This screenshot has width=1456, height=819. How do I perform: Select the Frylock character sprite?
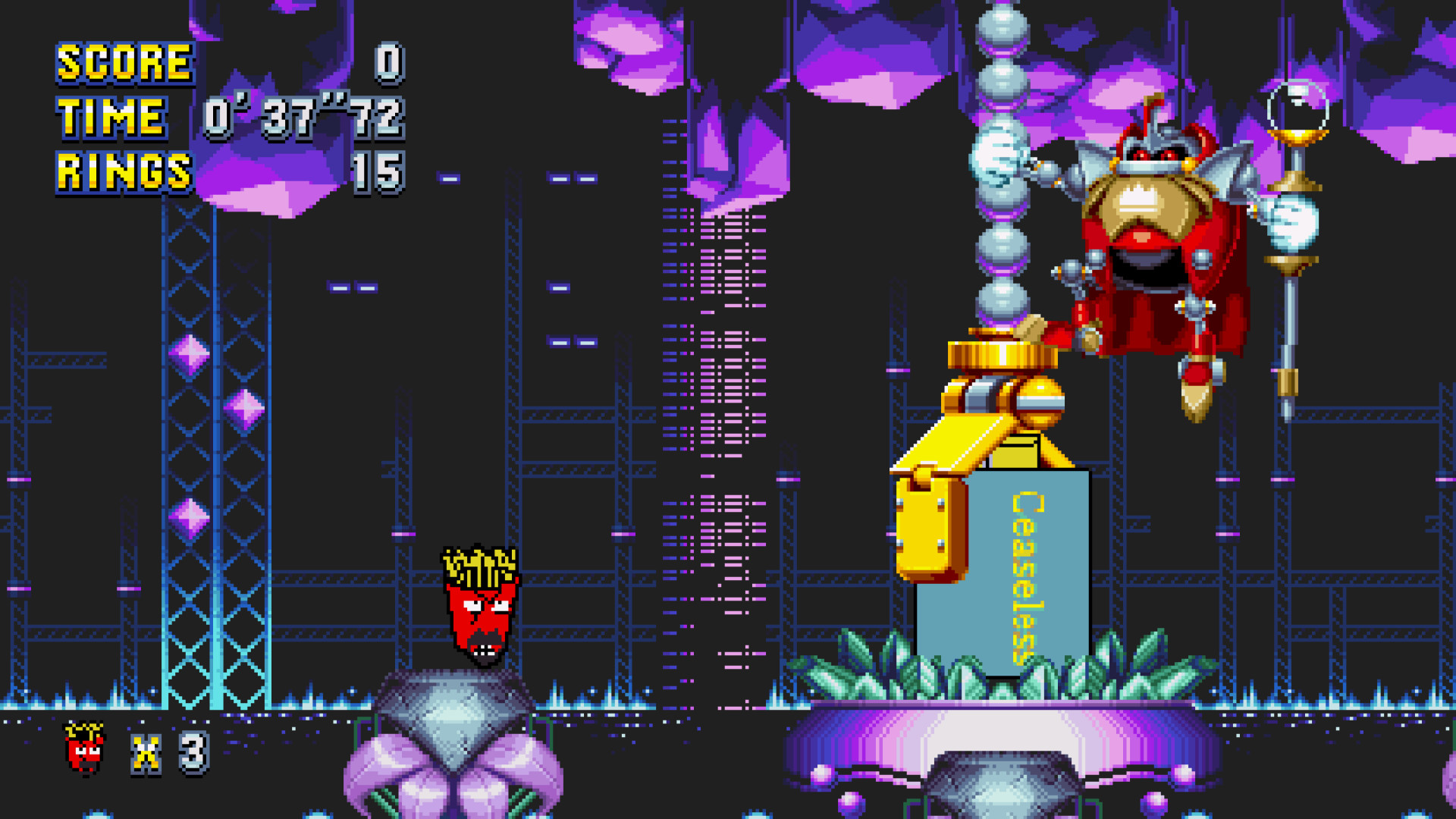point(478,607)
